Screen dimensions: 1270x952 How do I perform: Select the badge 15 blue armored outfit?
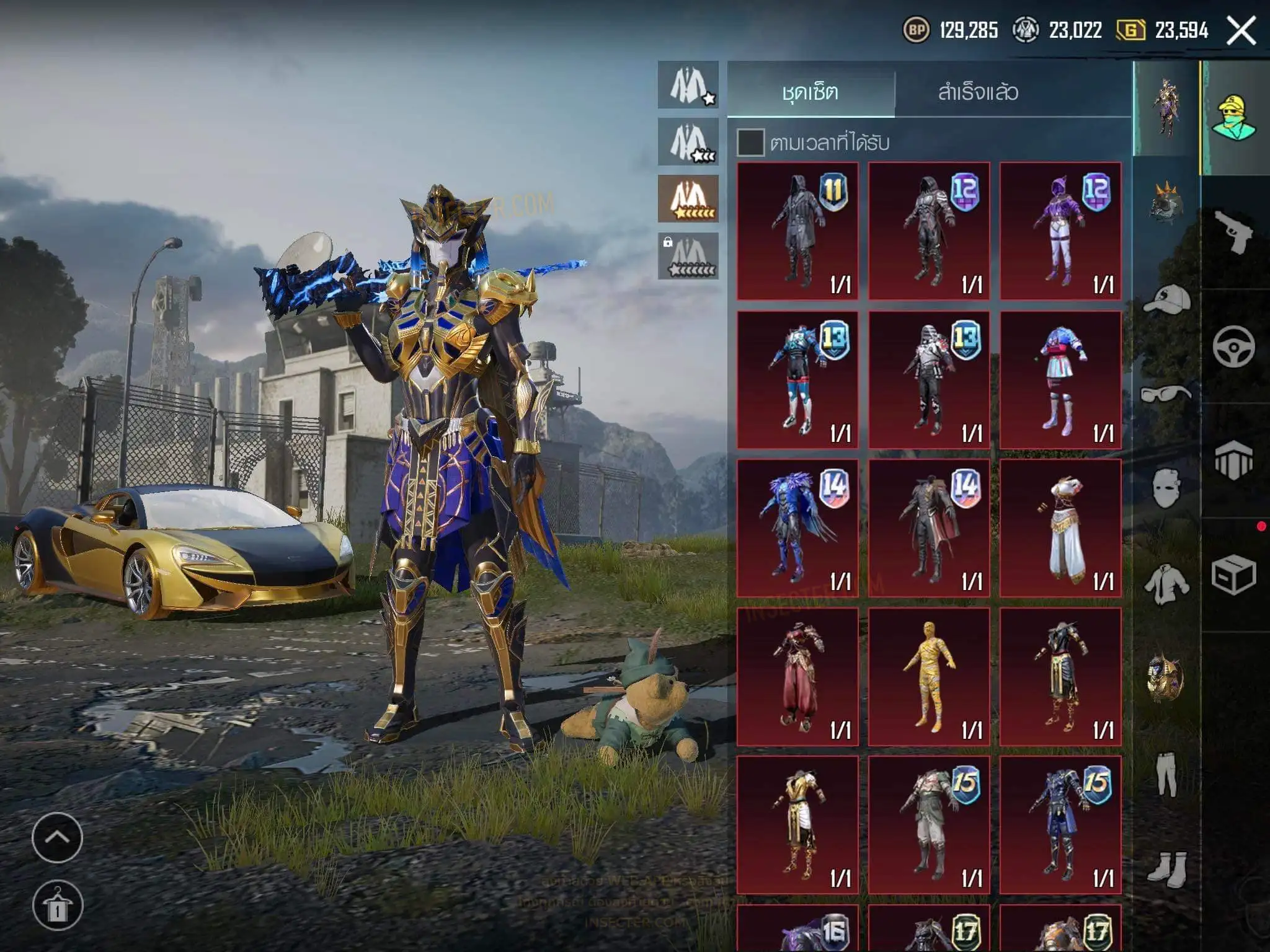(x=1060, y=825)
